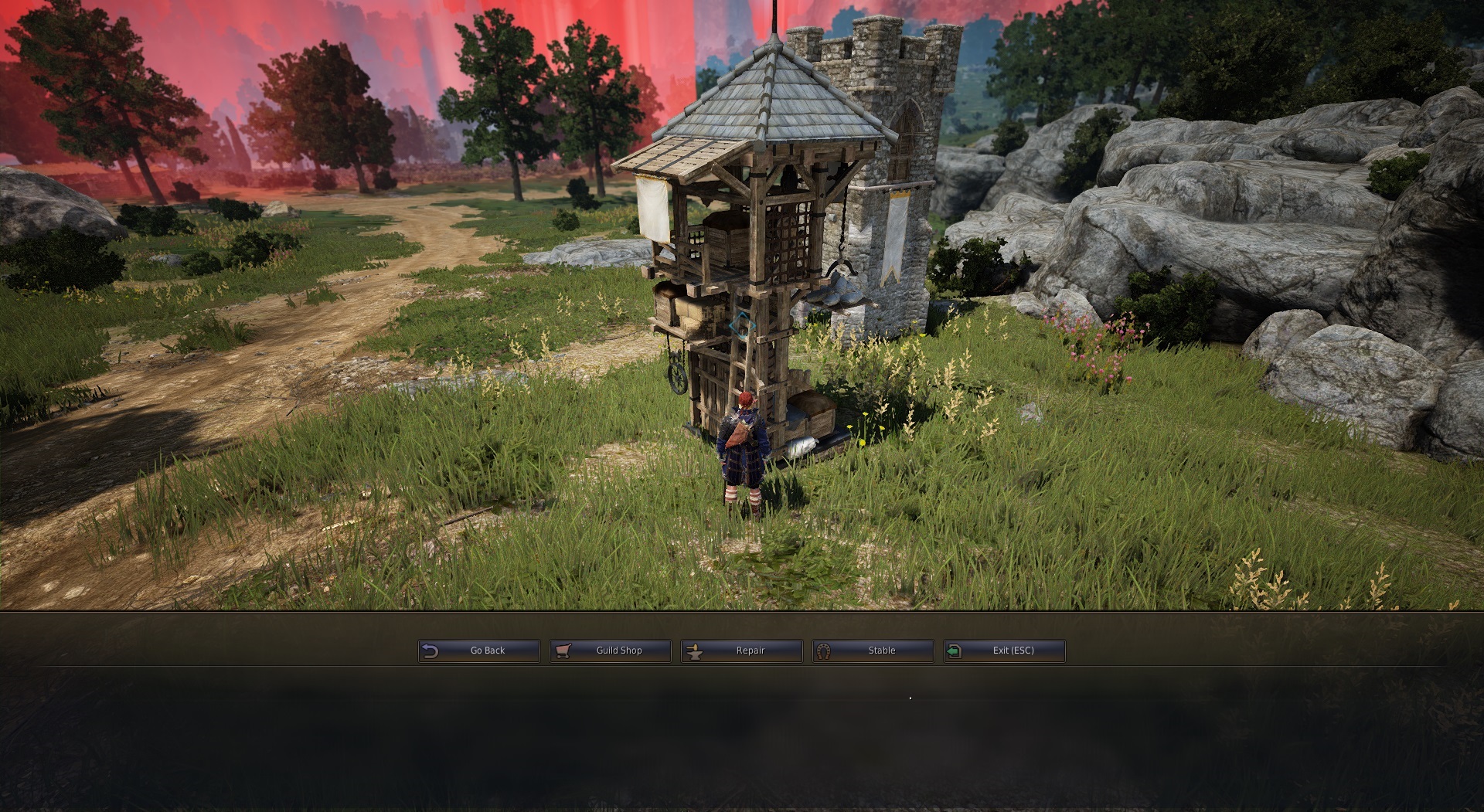Select the Repair option

click(742, 651)
